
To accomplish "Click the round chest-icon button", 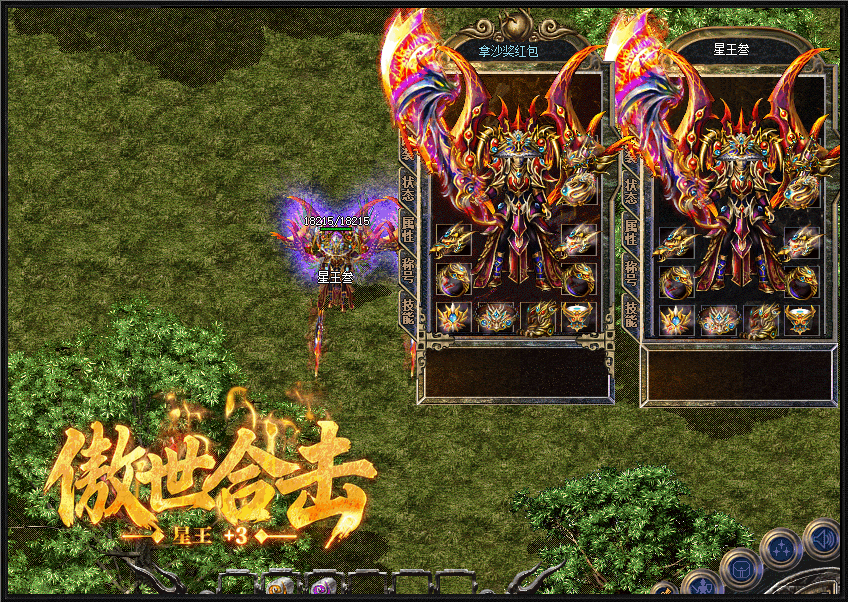I will click(x=741, y=568).
